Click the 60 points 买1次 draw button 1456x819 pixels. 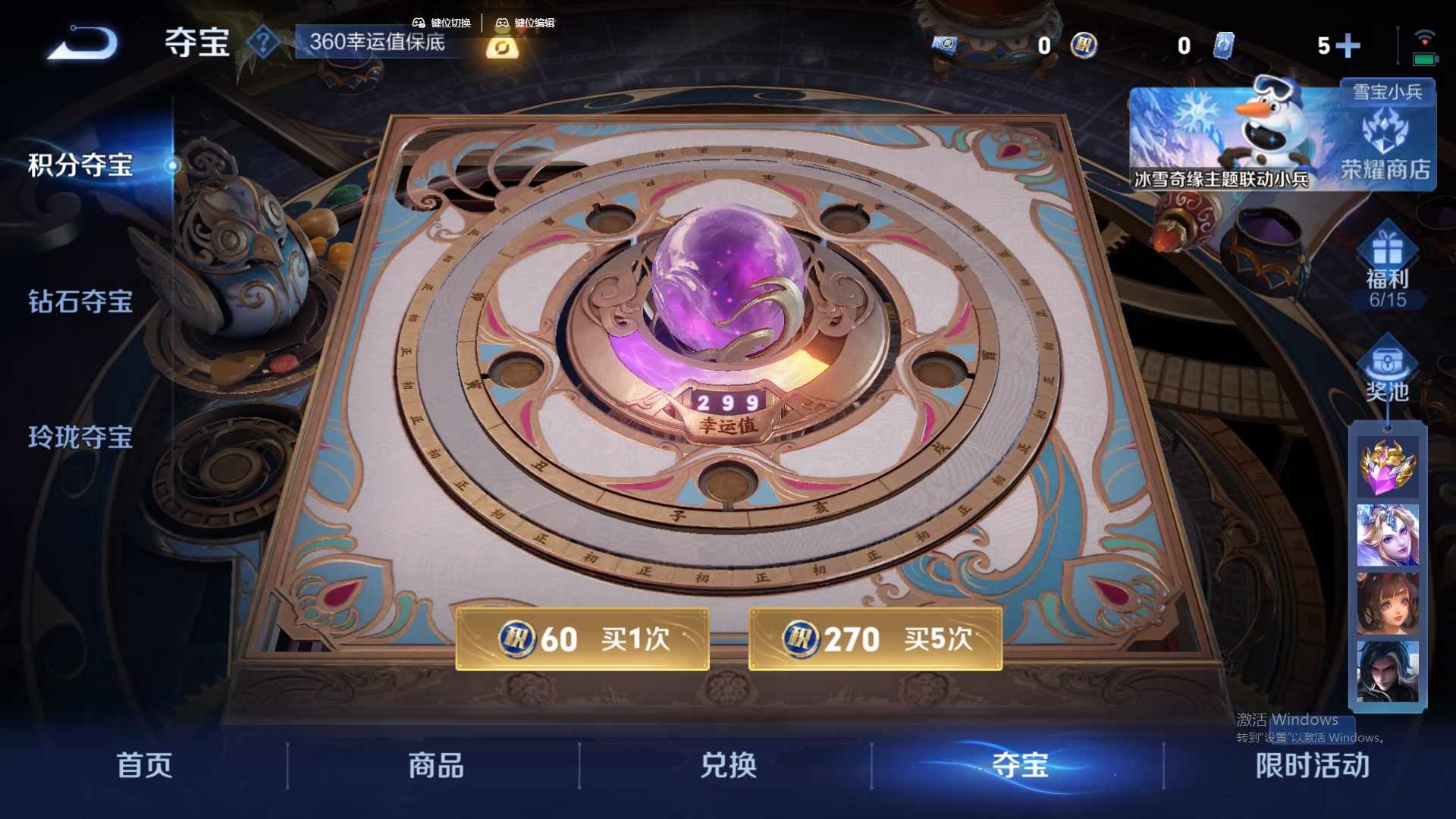(582, 639)
